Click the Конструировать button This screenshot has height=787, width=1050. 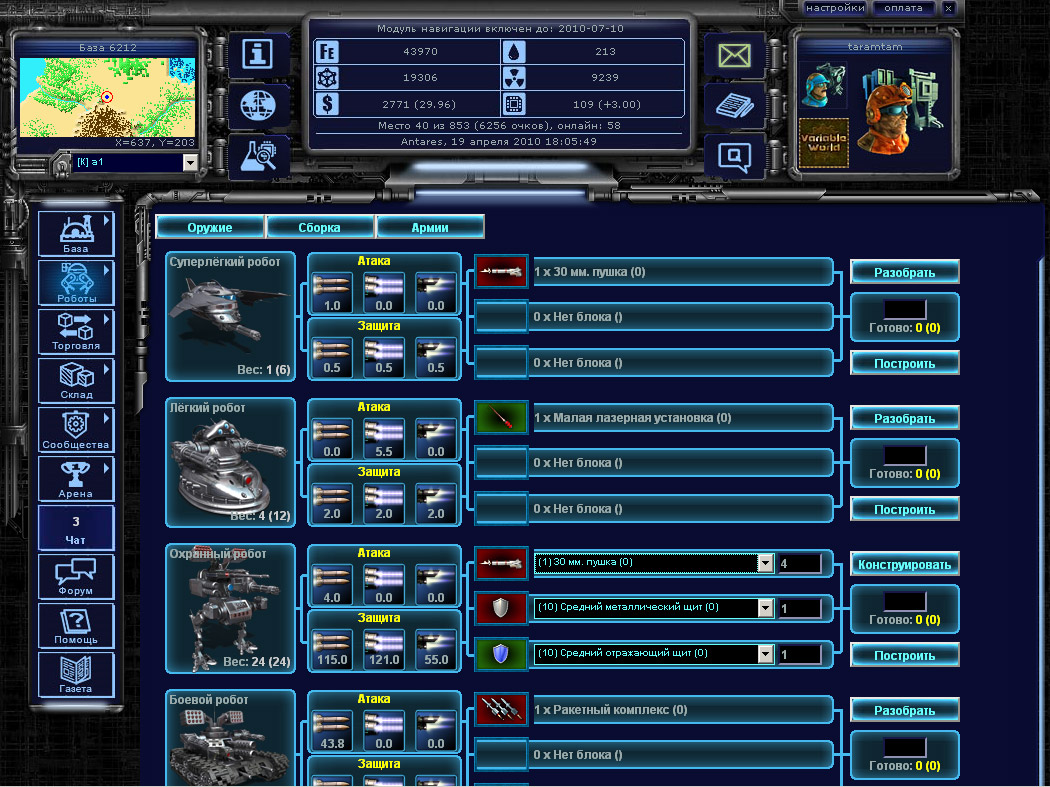(x=905, y=564)
